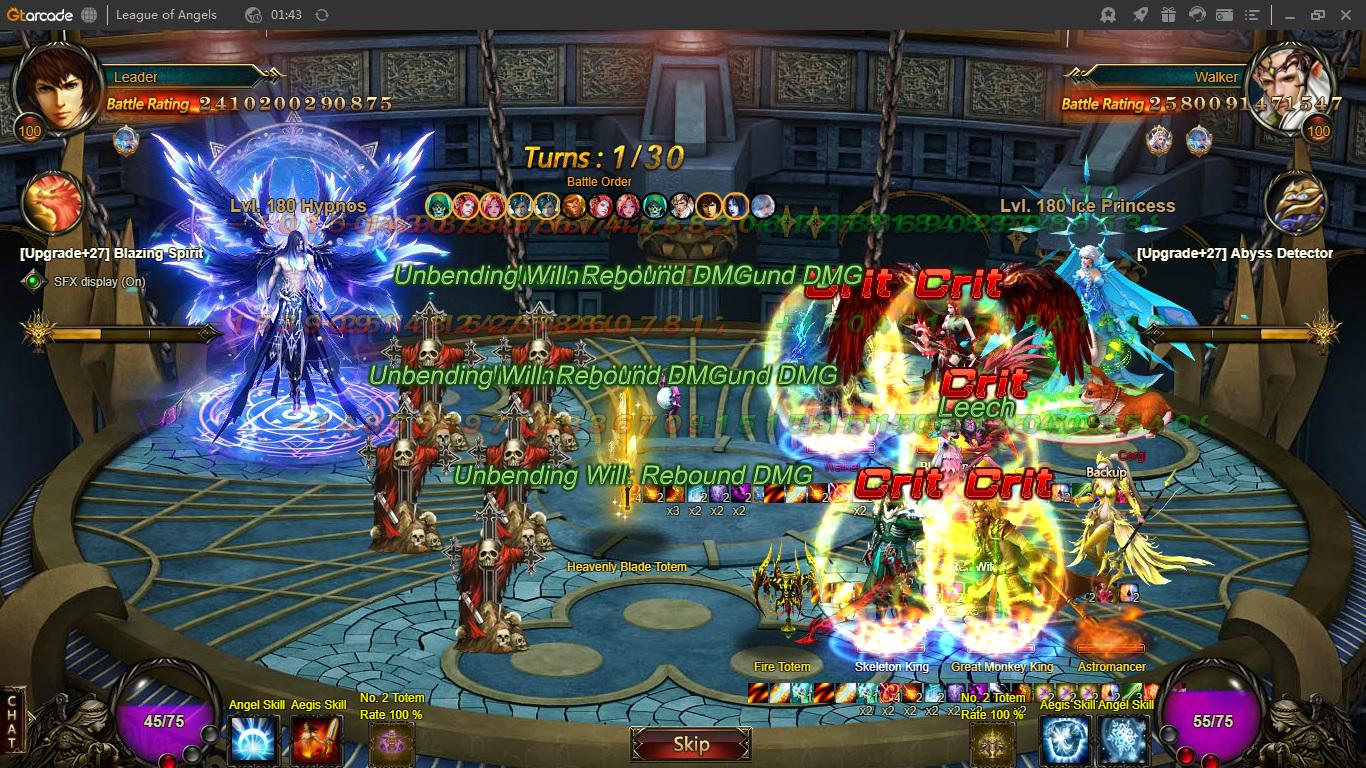Click Walker's snowflake Angel Skill icon
1366x768 pixels.
point(1124,741)
